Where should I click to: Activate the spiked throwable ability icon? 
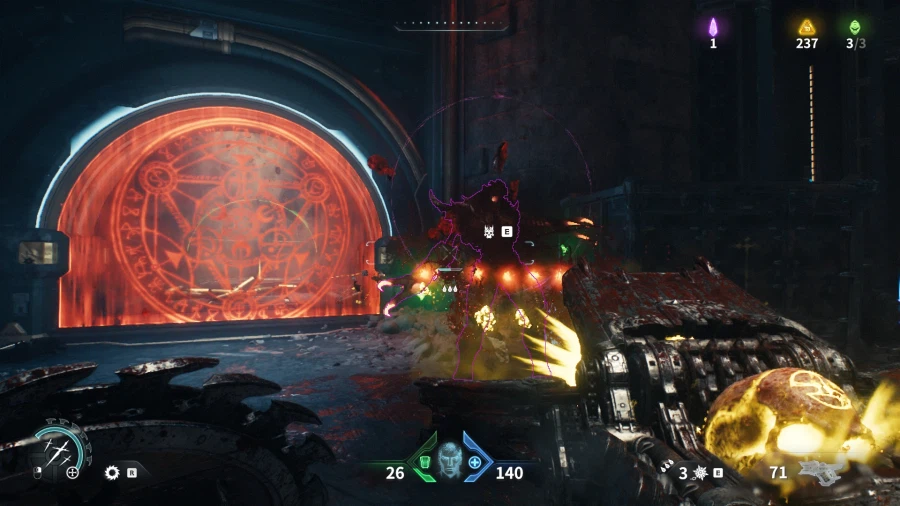point(699,472)
